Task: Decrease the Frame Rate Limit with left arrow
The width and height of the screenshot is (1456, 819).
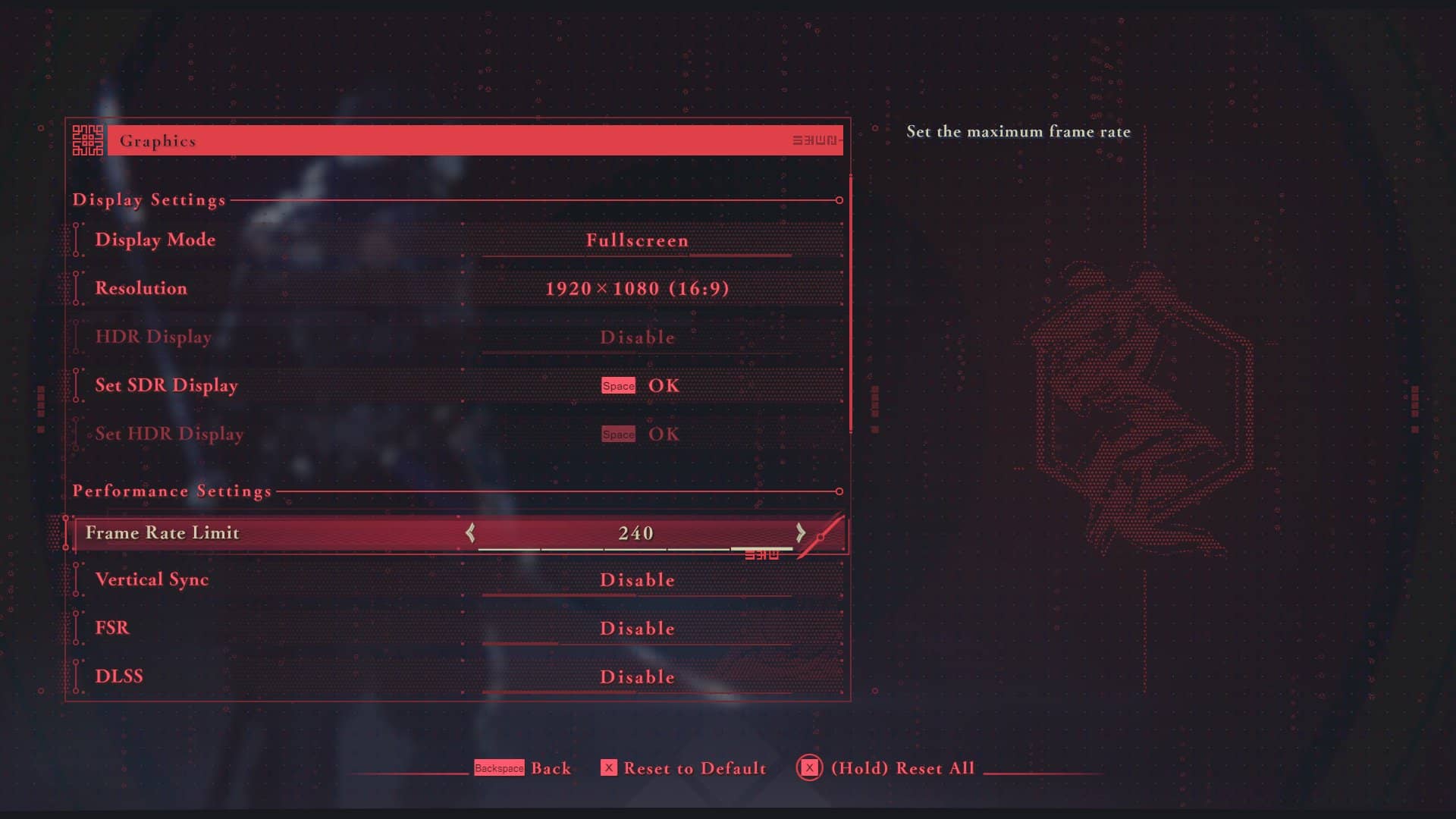Action: pyautogui.click(x=470, y=533)
